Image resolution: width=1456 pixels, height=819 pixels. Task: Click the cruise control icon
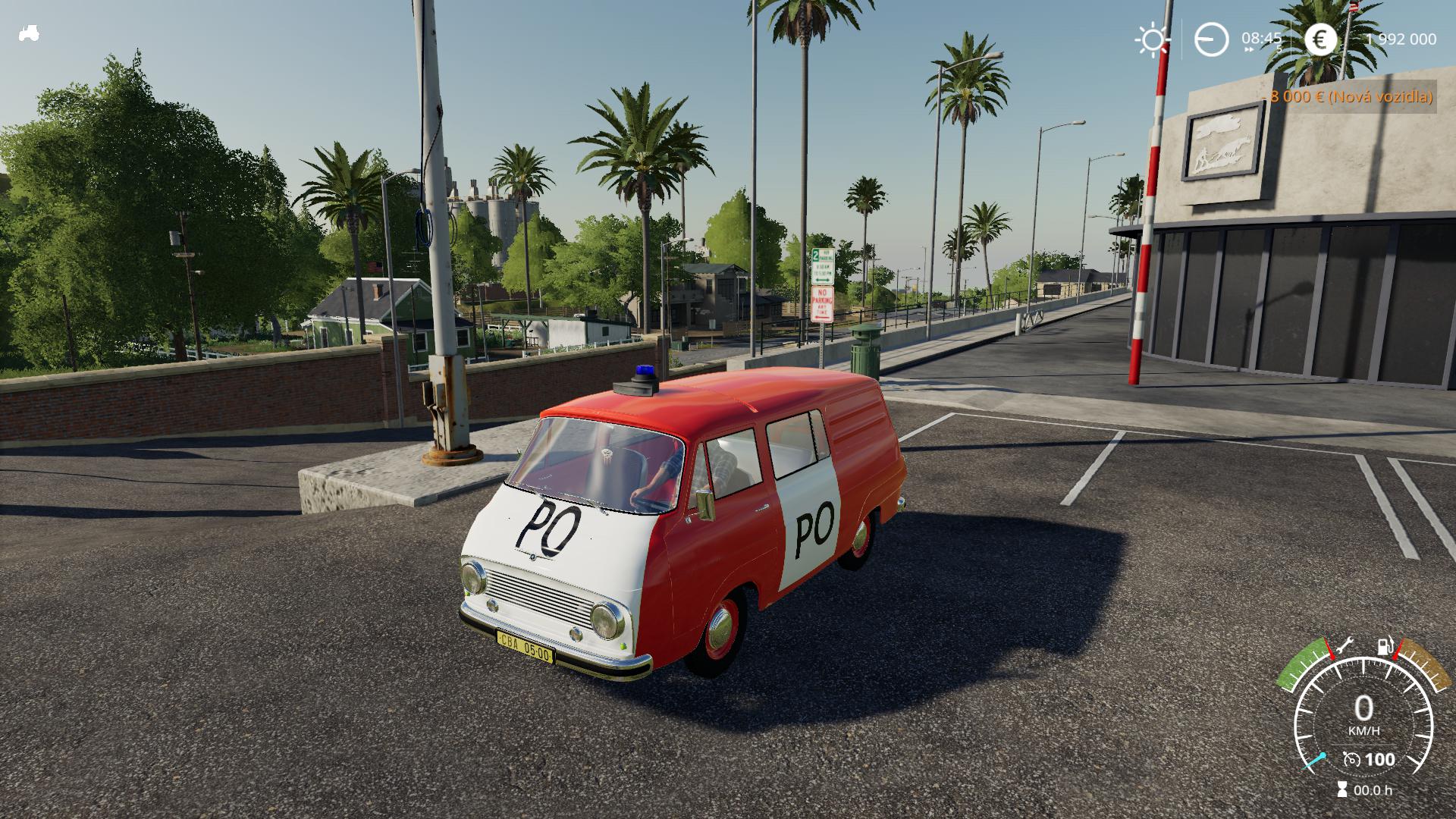point(1351,759)
